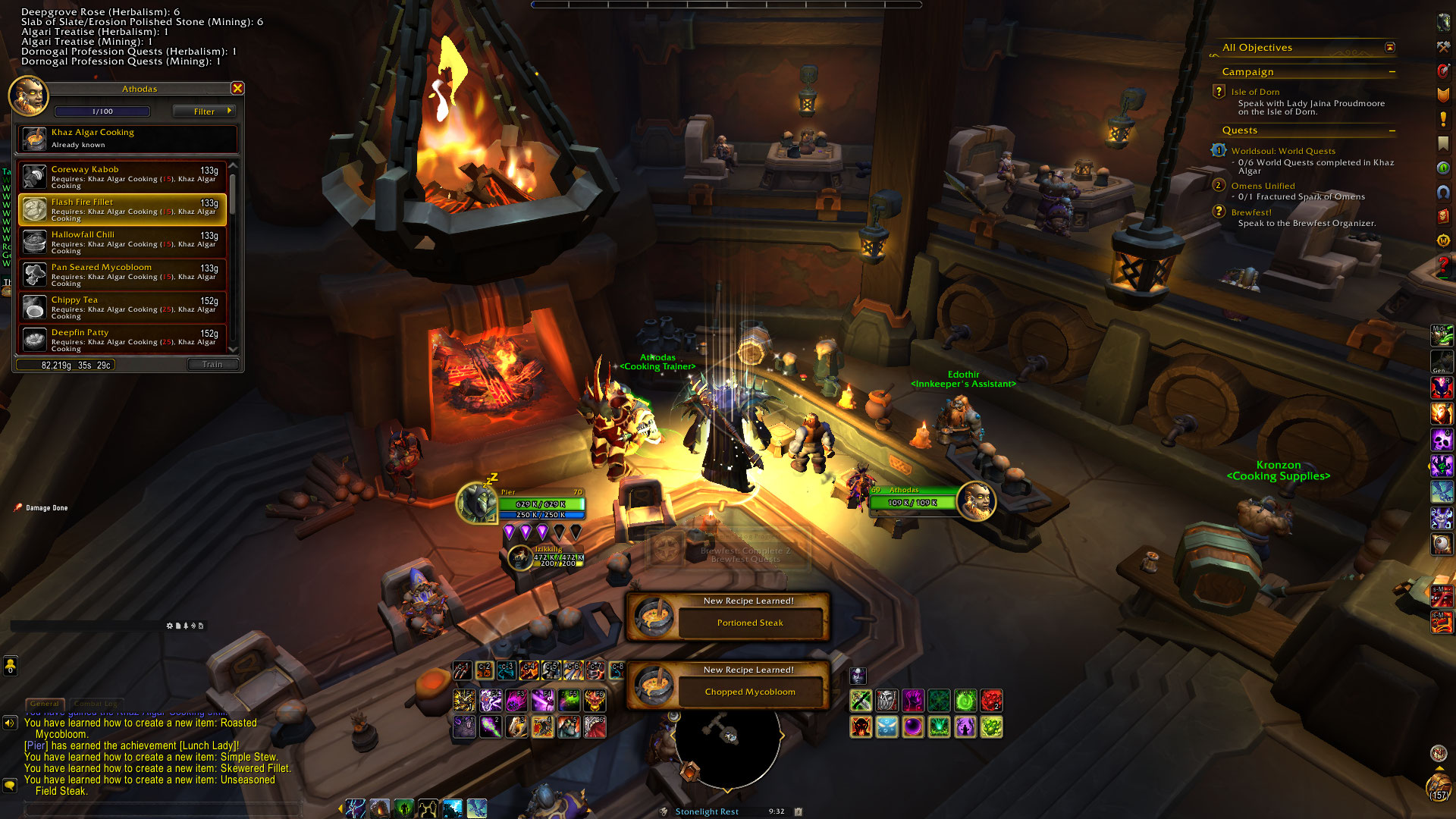This screenshot has width=1456, height=819.
Task: Pick the Pan Seared Mycobloom recipe
Action: 123,275
